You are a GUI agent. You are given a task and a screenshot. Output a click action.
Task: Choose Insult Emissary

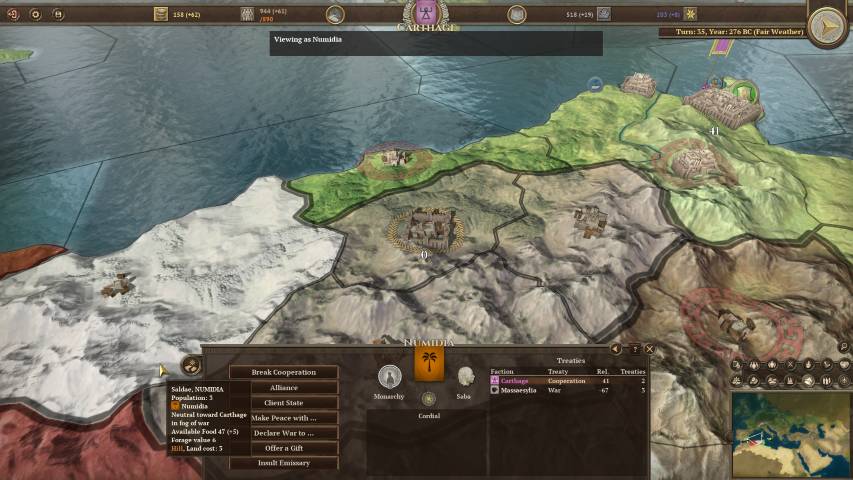283,463
